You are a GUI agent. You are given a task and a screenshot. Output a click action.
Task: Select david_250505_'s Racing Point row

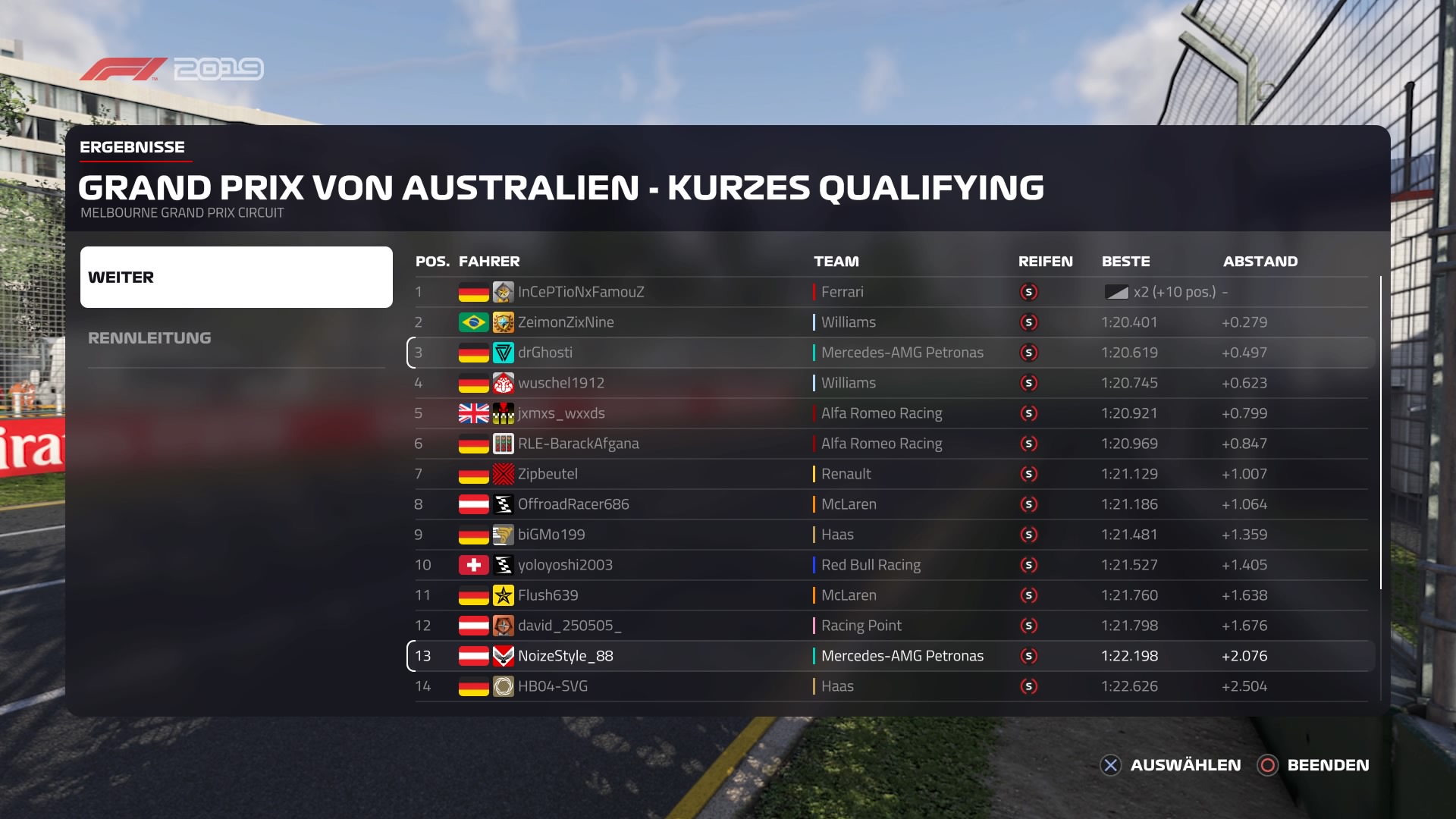(891, 626)
